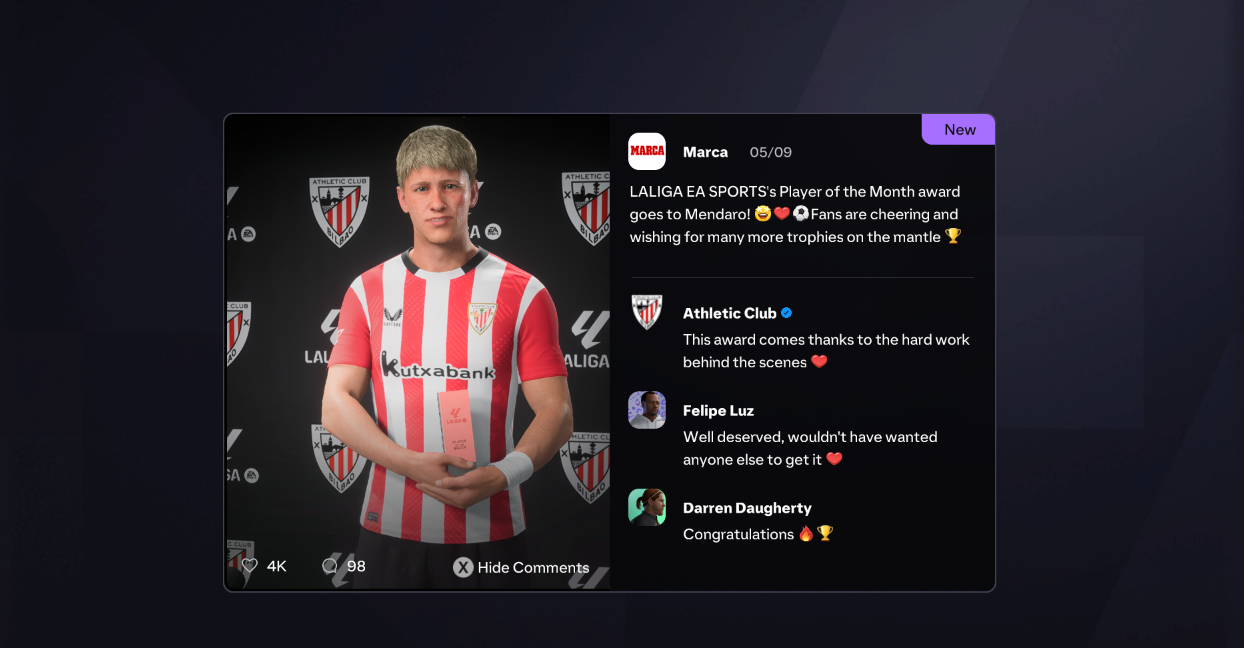This screenshot has width=1244, height=648.
Task: Hide the comments panel
Action: [521, 567]
